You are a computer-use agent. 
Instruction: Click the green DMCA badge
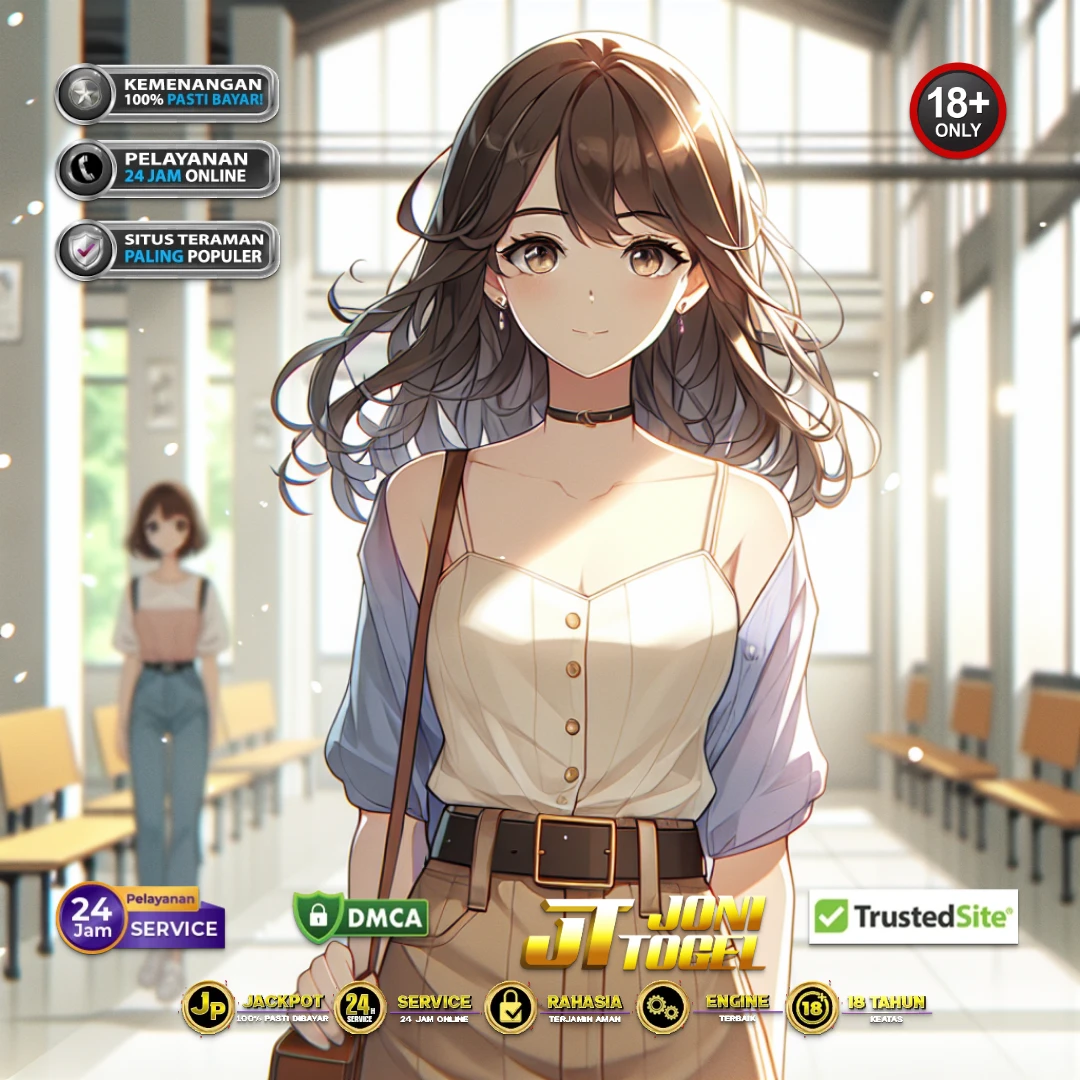[361, 916]
